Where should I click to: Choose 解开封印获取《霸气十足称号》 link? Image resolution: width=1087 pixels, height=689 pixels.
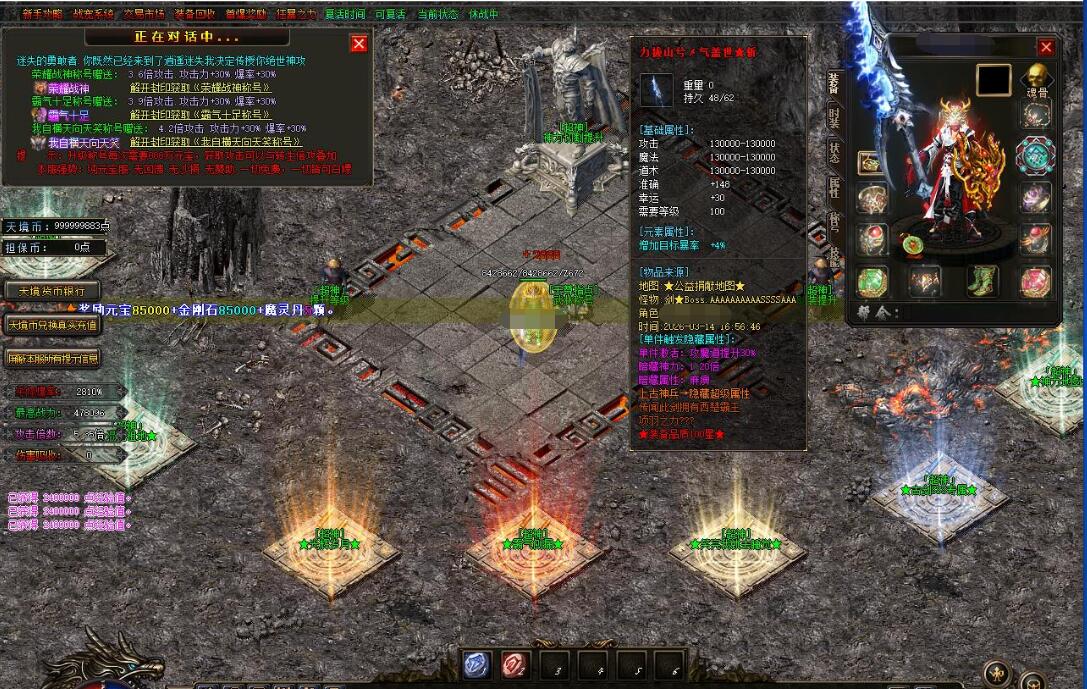point(202,115)
